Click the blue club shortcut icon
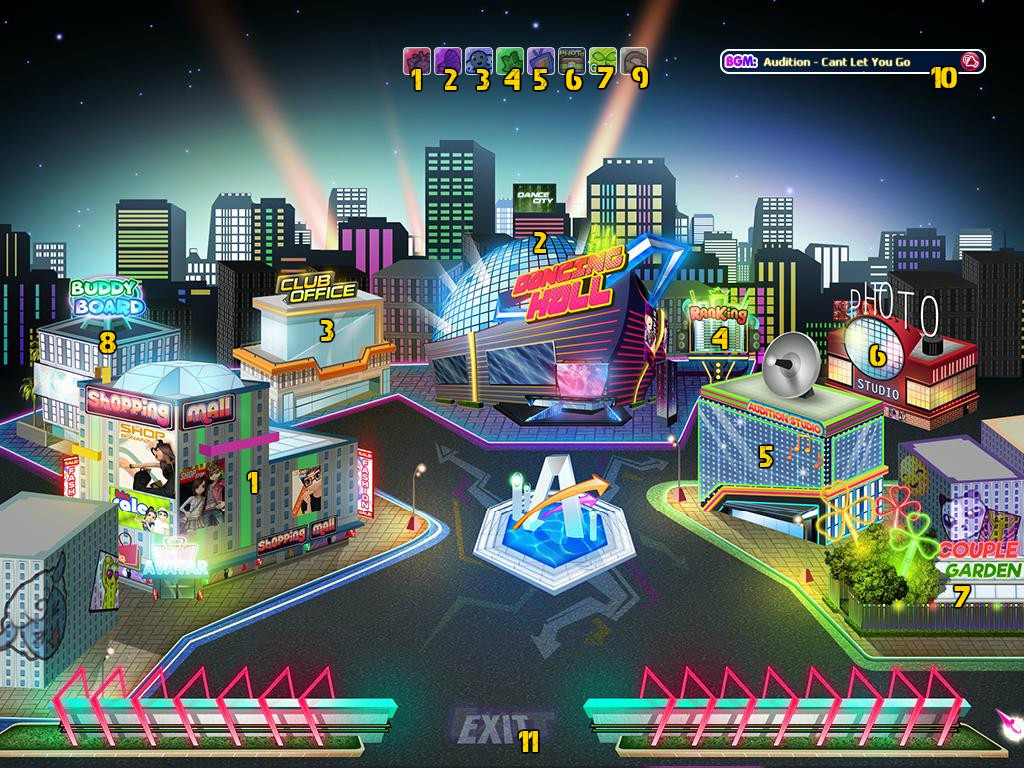The height and width of the screenshot is (768, 1024). click(x=478, y=61)
